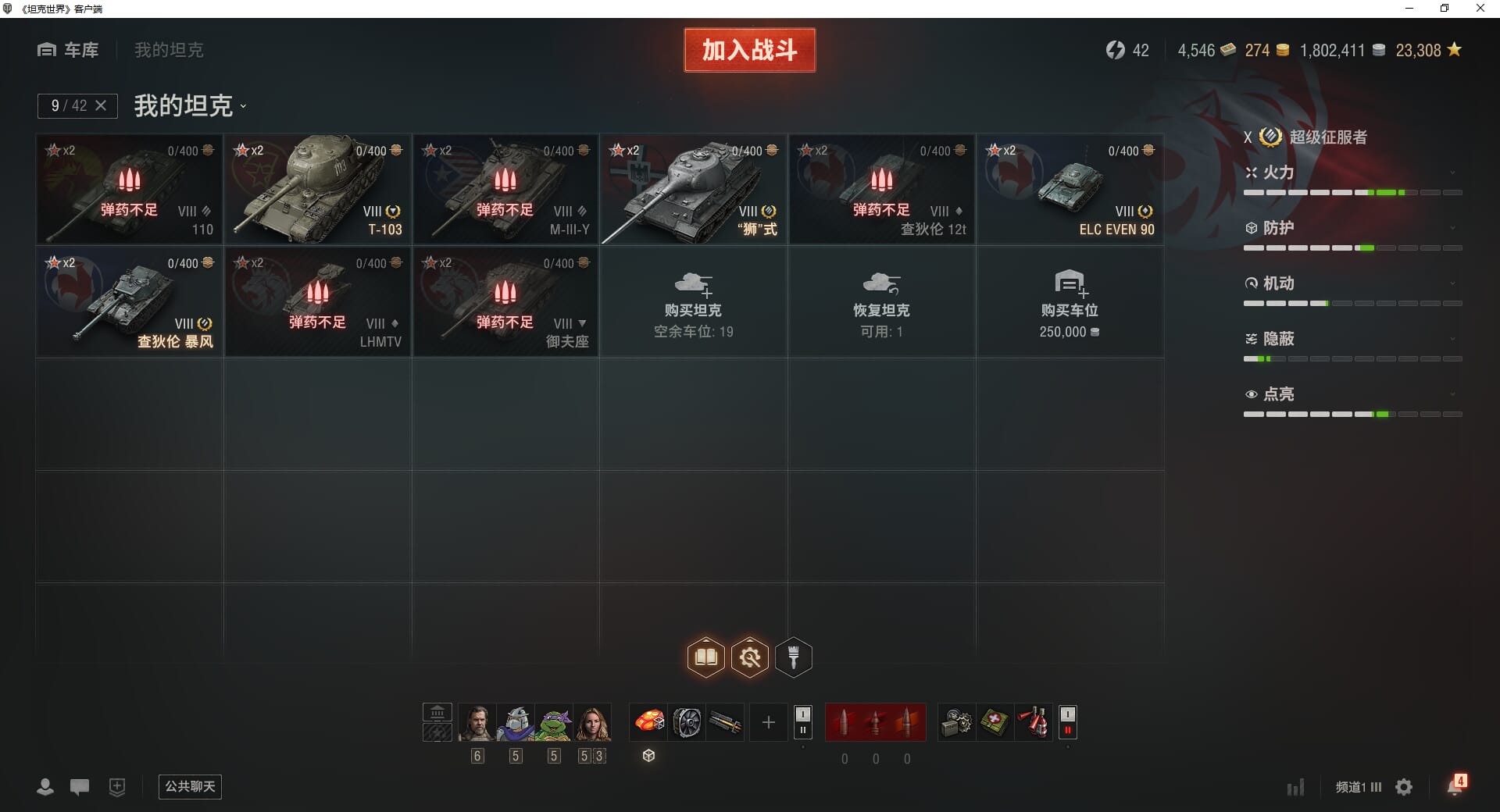1500x812 pixels.
Task: Open the 公共聊天 public chat
Action: pyautogui.click(x=190, y=786)
